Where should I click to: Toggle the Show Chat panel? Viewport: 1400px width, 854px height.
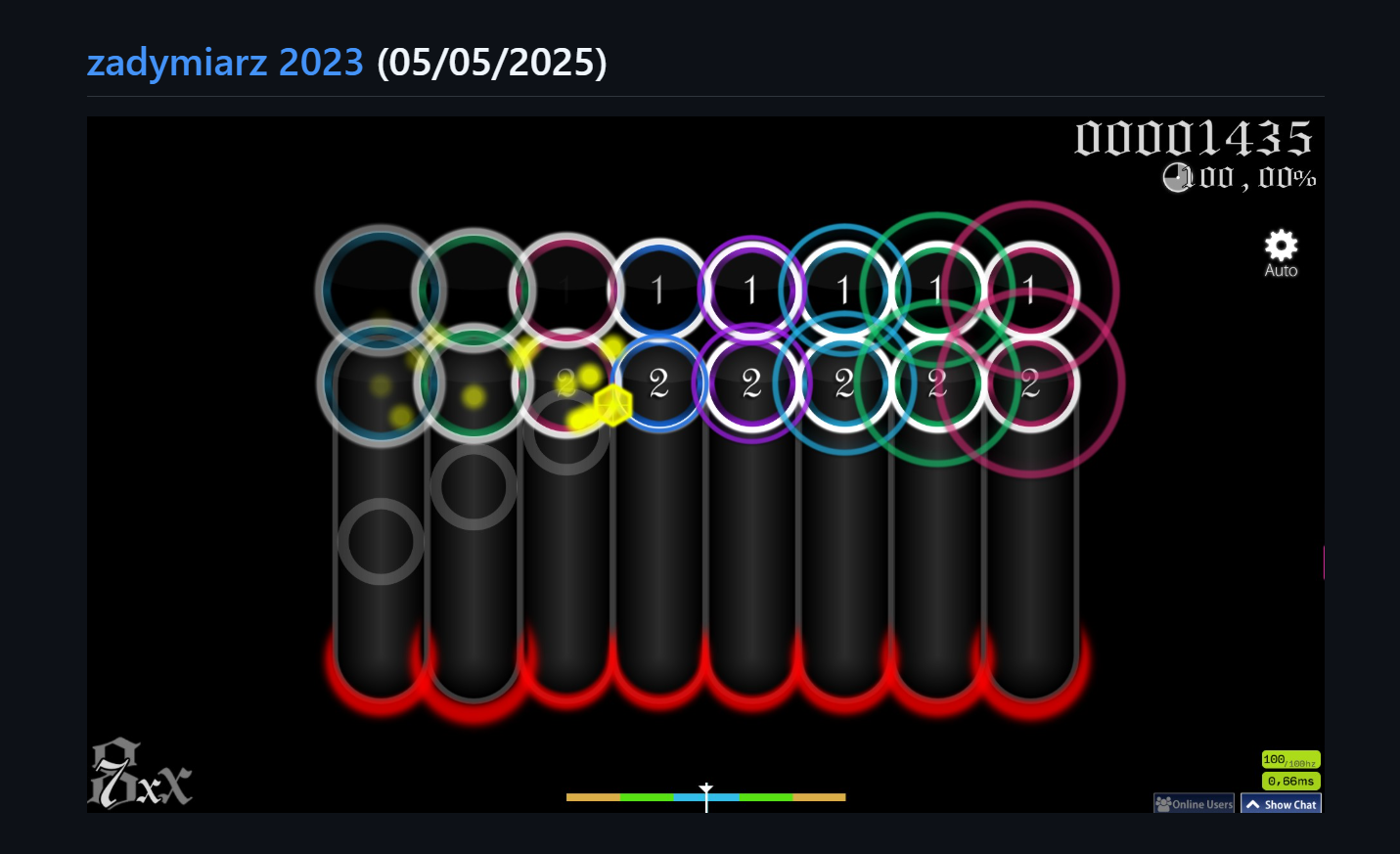[x=1281, y=803]
